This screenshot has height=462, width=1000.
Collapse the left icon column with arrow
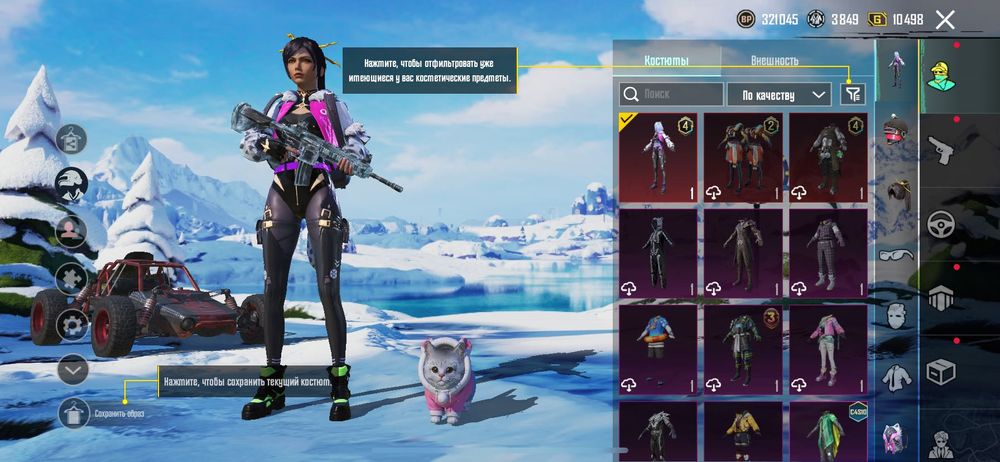pos(73,368)
